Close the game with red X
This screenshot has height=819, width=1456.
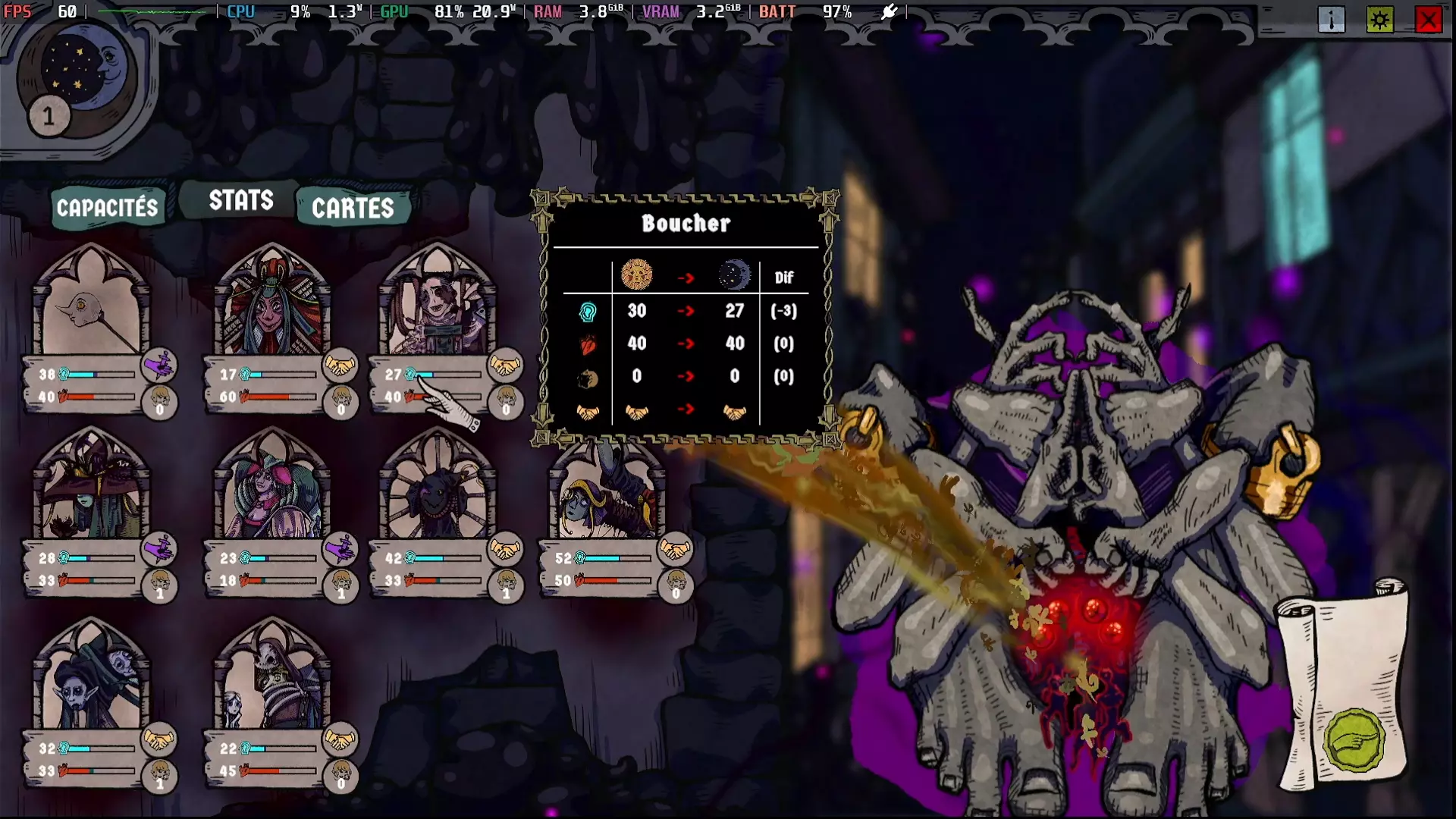pyautogui.click(x=1429, y=20)
